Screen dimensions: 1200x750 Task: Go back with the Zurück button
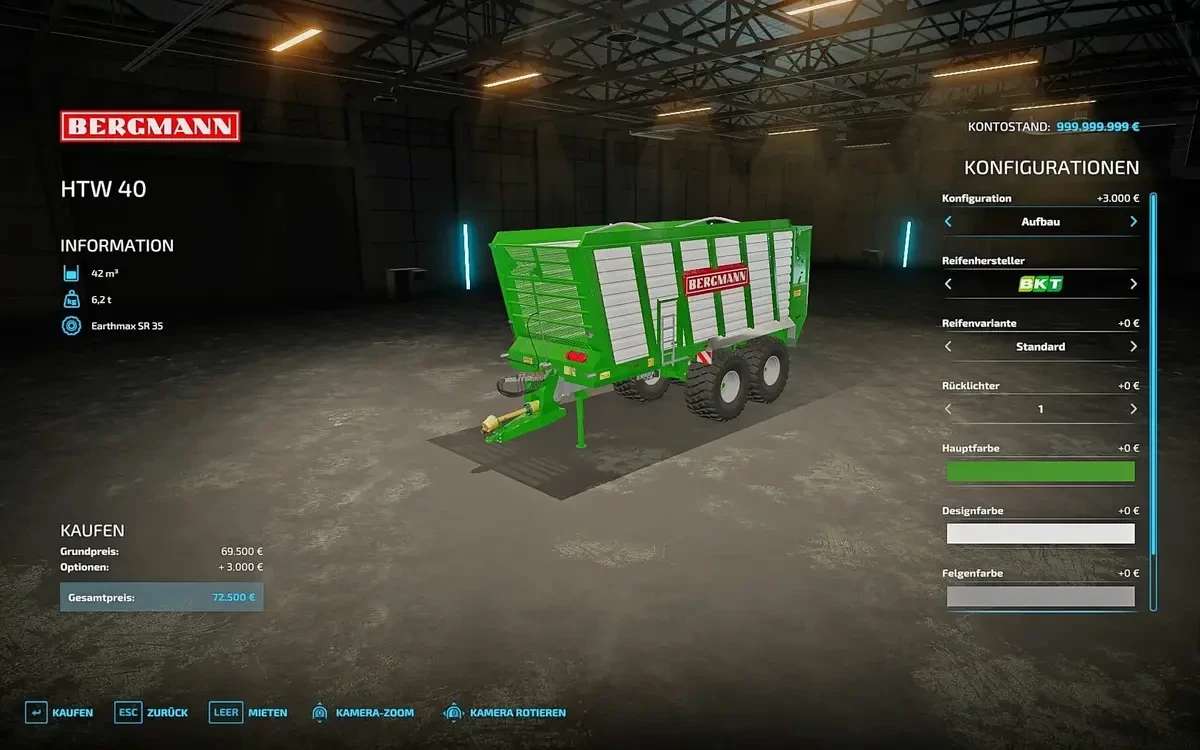[152, 713]
